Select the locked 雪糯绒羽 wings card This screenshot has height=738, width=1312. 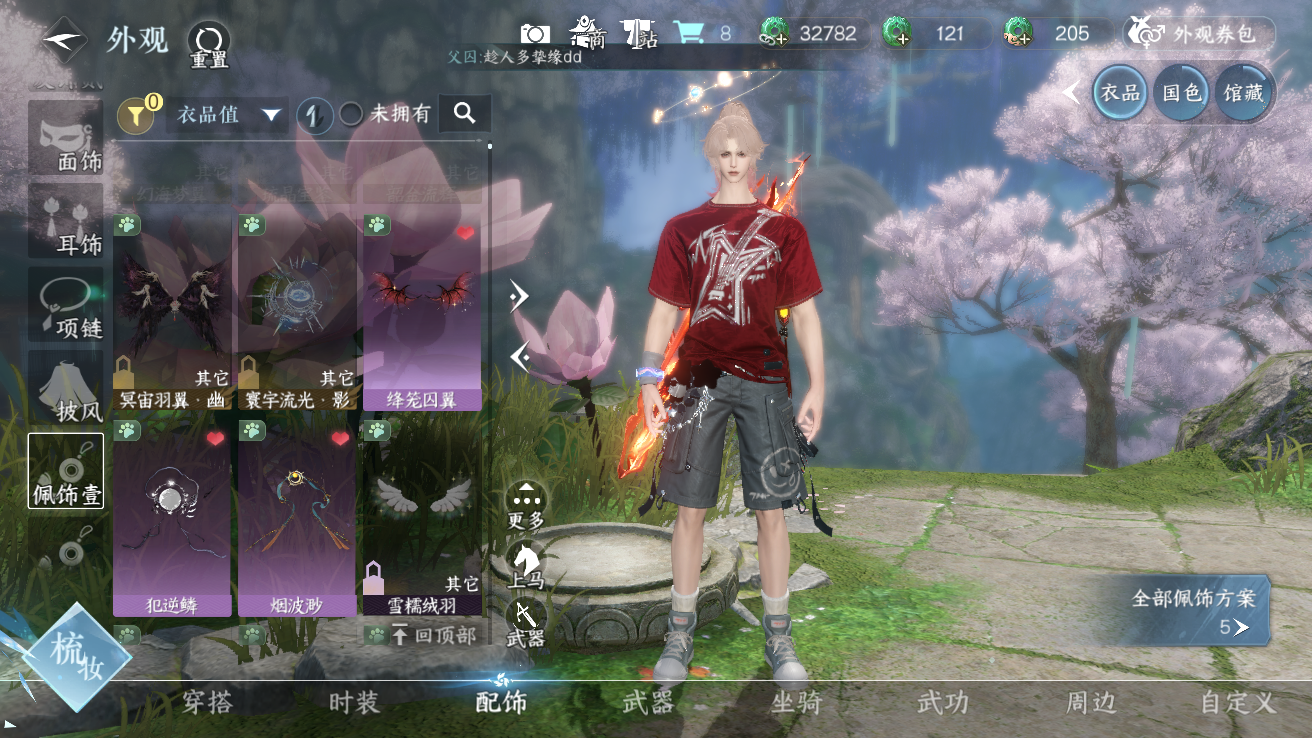pos(421,518)
